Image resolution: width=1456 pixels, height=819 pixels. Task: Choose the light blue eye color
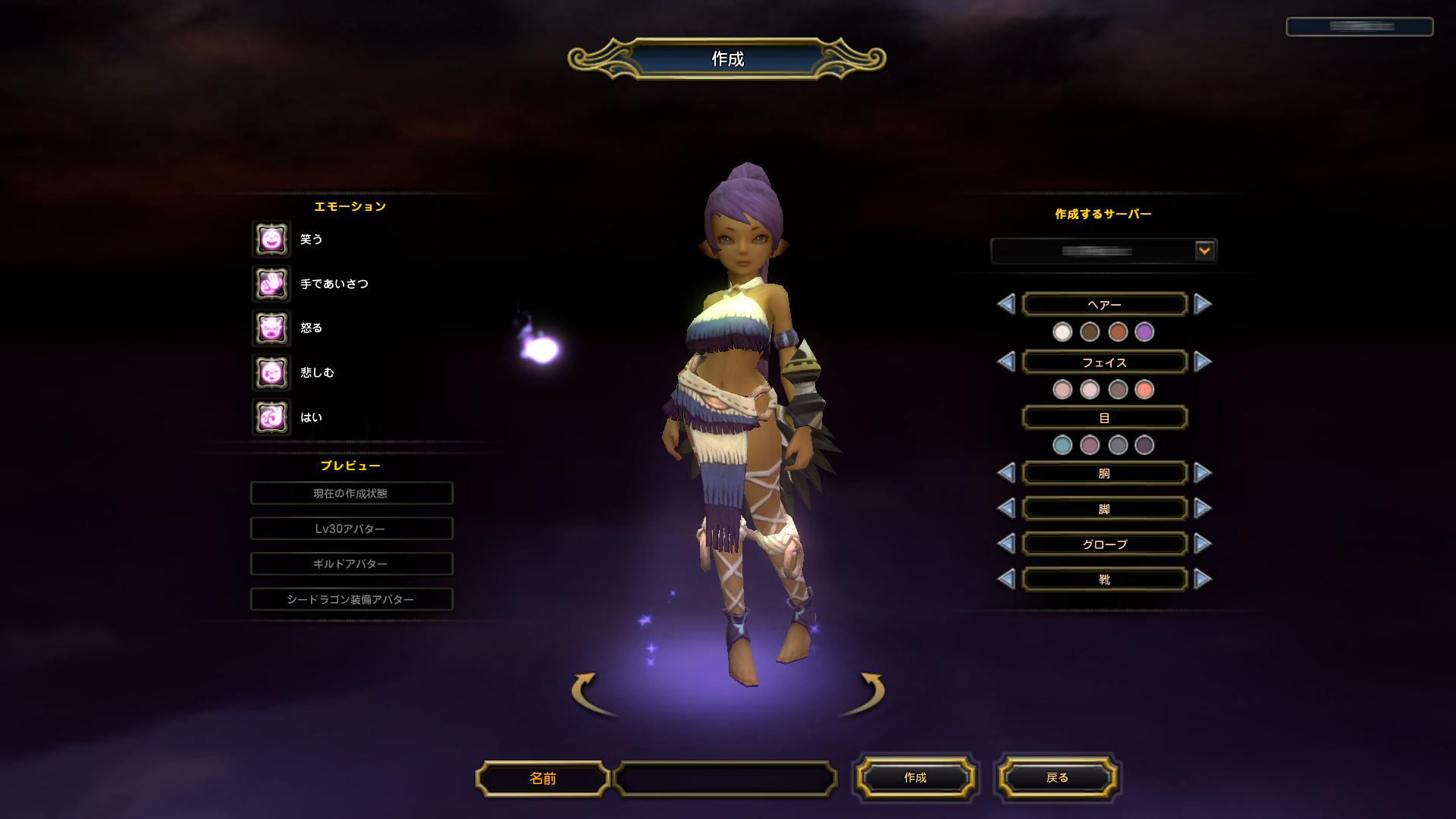point(1062,445)
